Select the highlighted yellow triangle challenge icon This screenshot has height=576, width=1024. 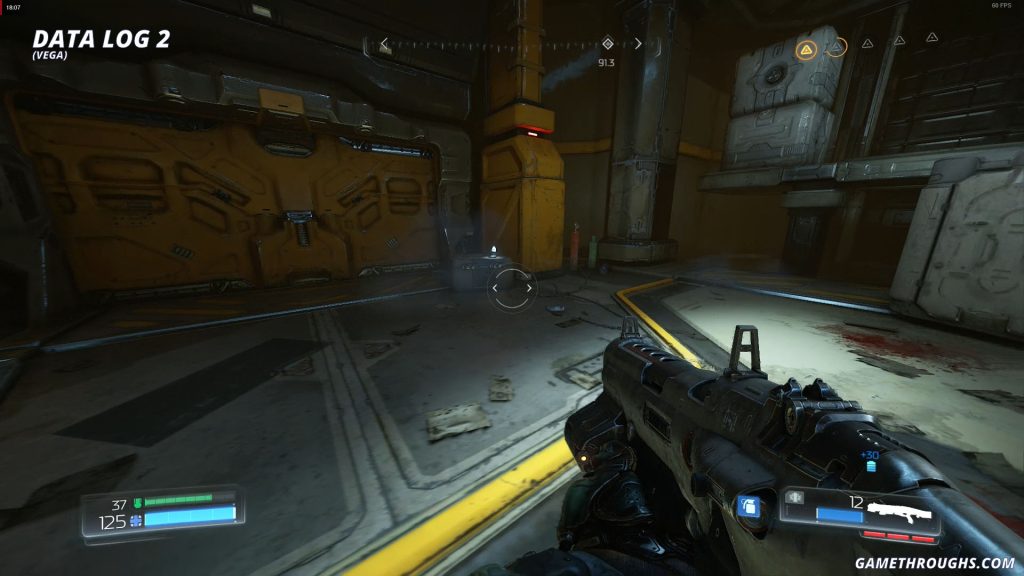click(806, 48)
